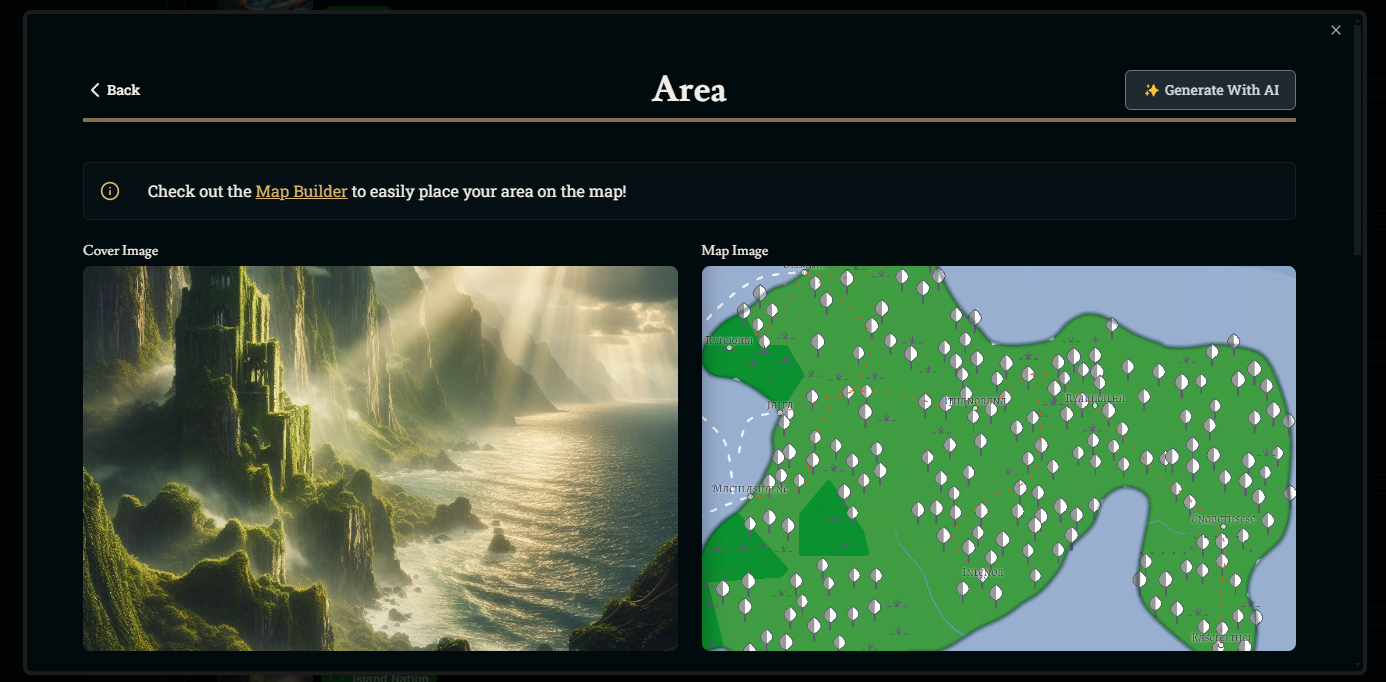This screenshot has width=1386, height=682.
Task: Select the cliffside castle cover image
Action: coord(380,458)
